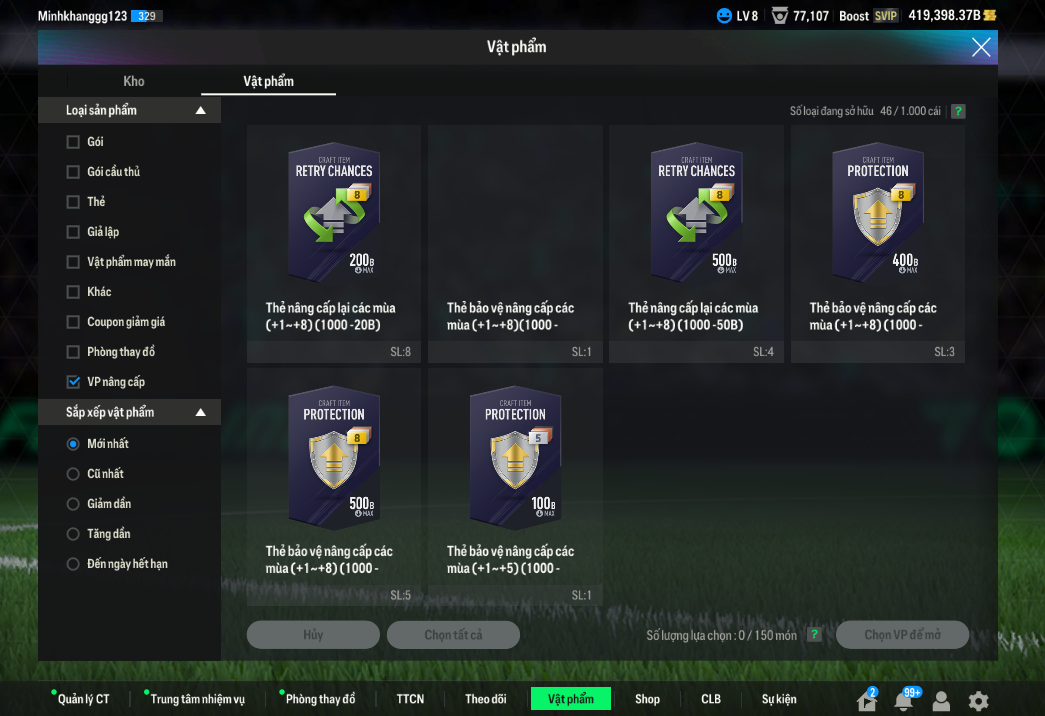Switch to the Kho tab

click(x=134, y=81)
